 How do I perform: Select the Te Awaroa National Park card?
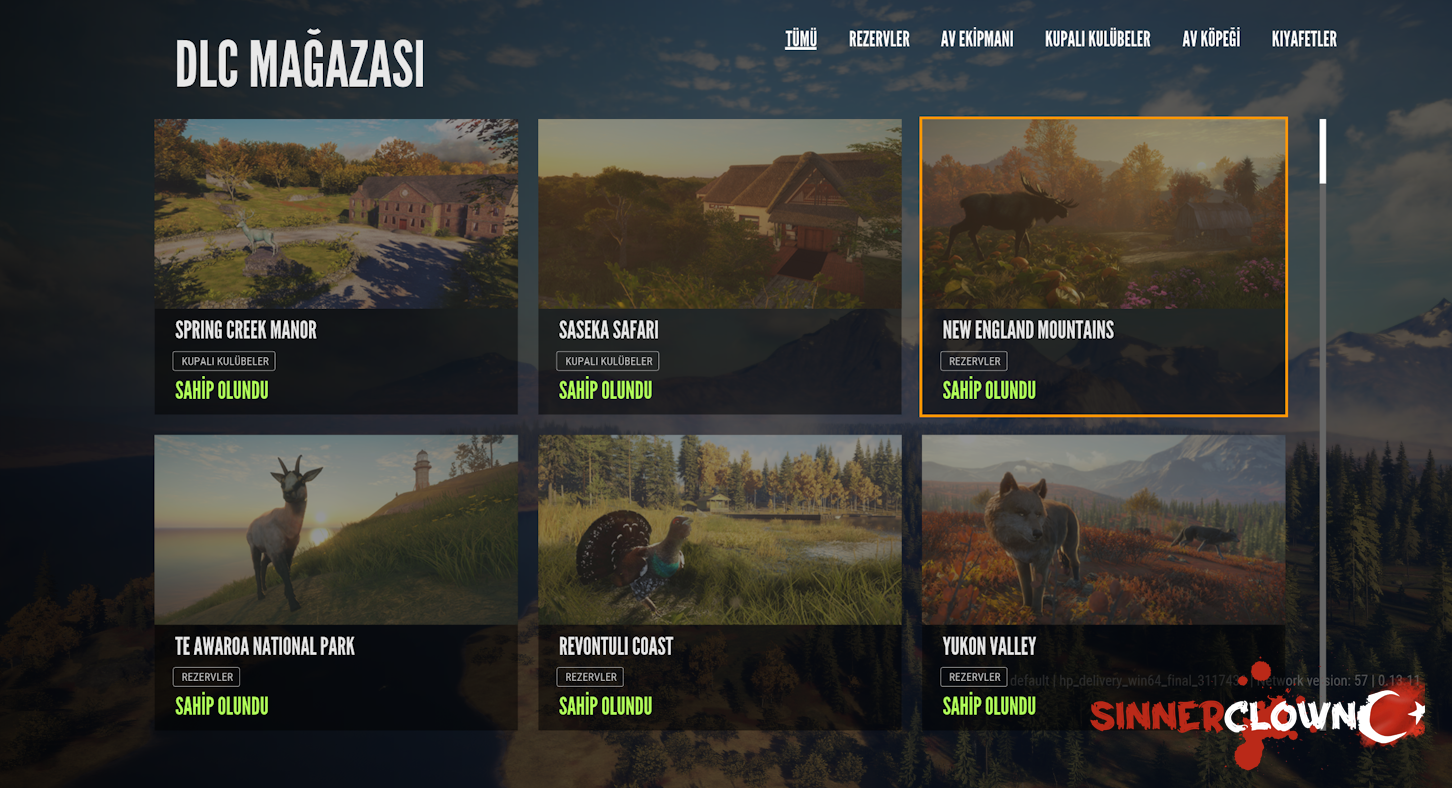point(336,582)
